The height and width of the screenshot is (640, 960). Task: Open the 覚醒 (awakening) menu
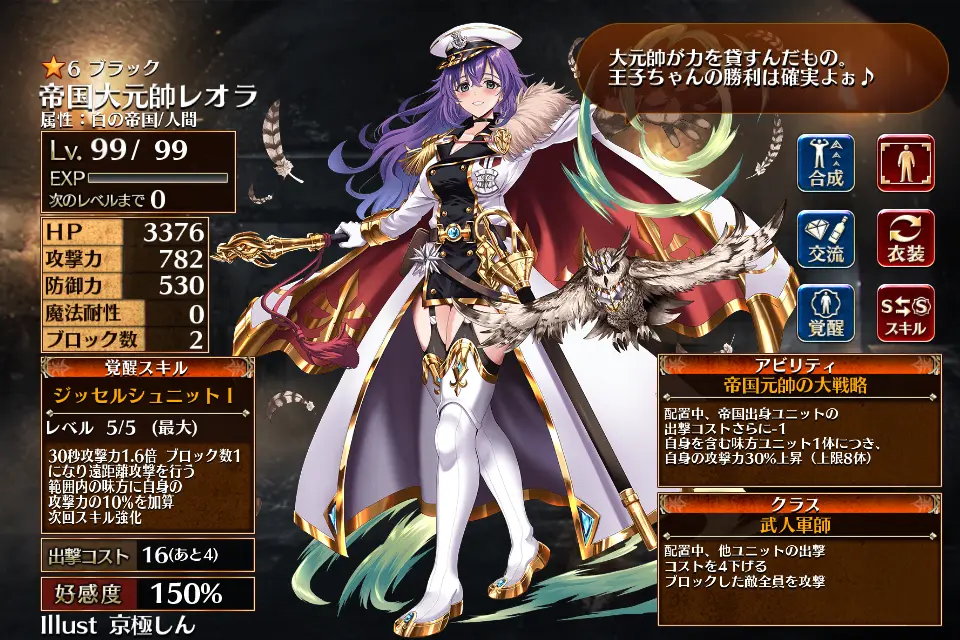click(826, 313)
